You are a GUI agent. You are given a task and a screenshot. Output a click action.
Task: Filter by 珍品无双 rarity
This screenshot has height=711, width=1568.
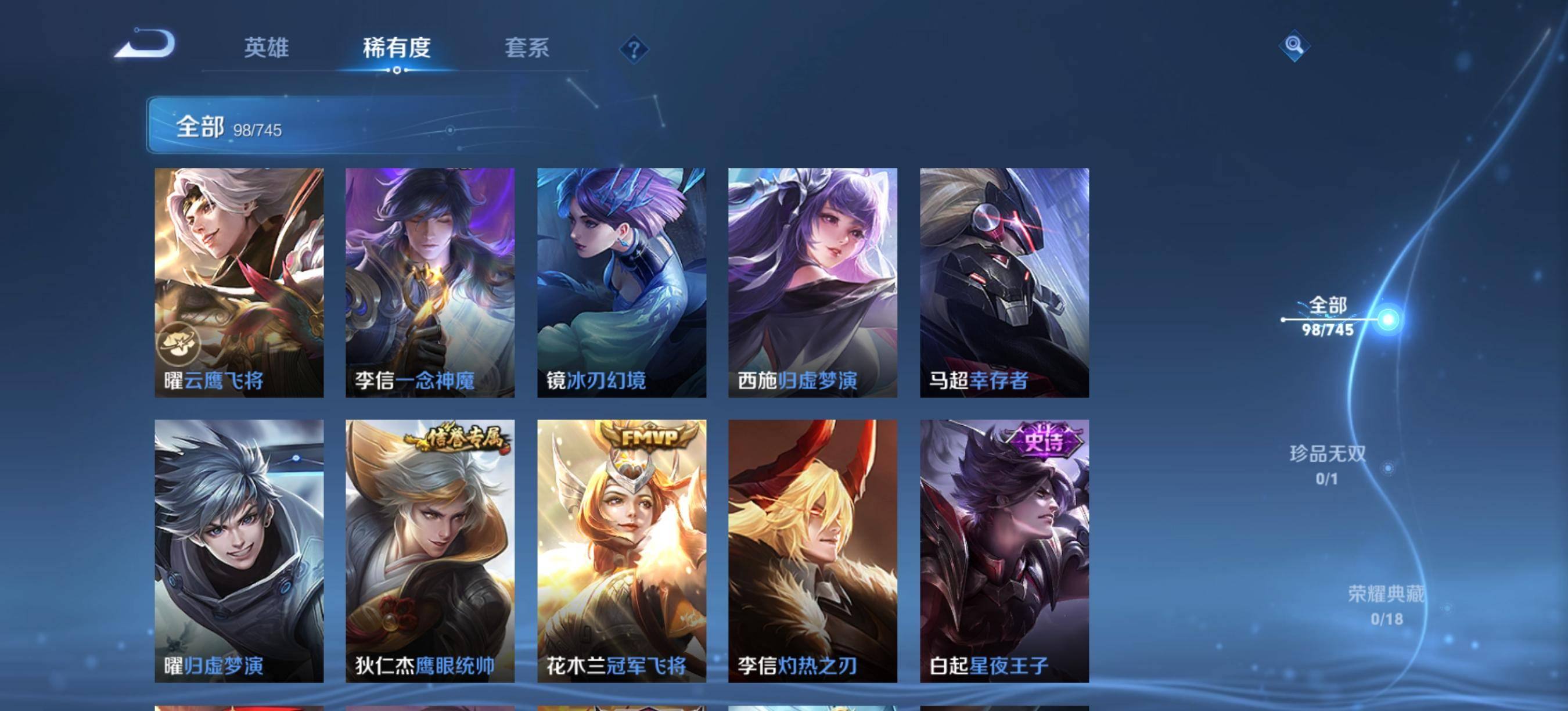point(1328,465)
